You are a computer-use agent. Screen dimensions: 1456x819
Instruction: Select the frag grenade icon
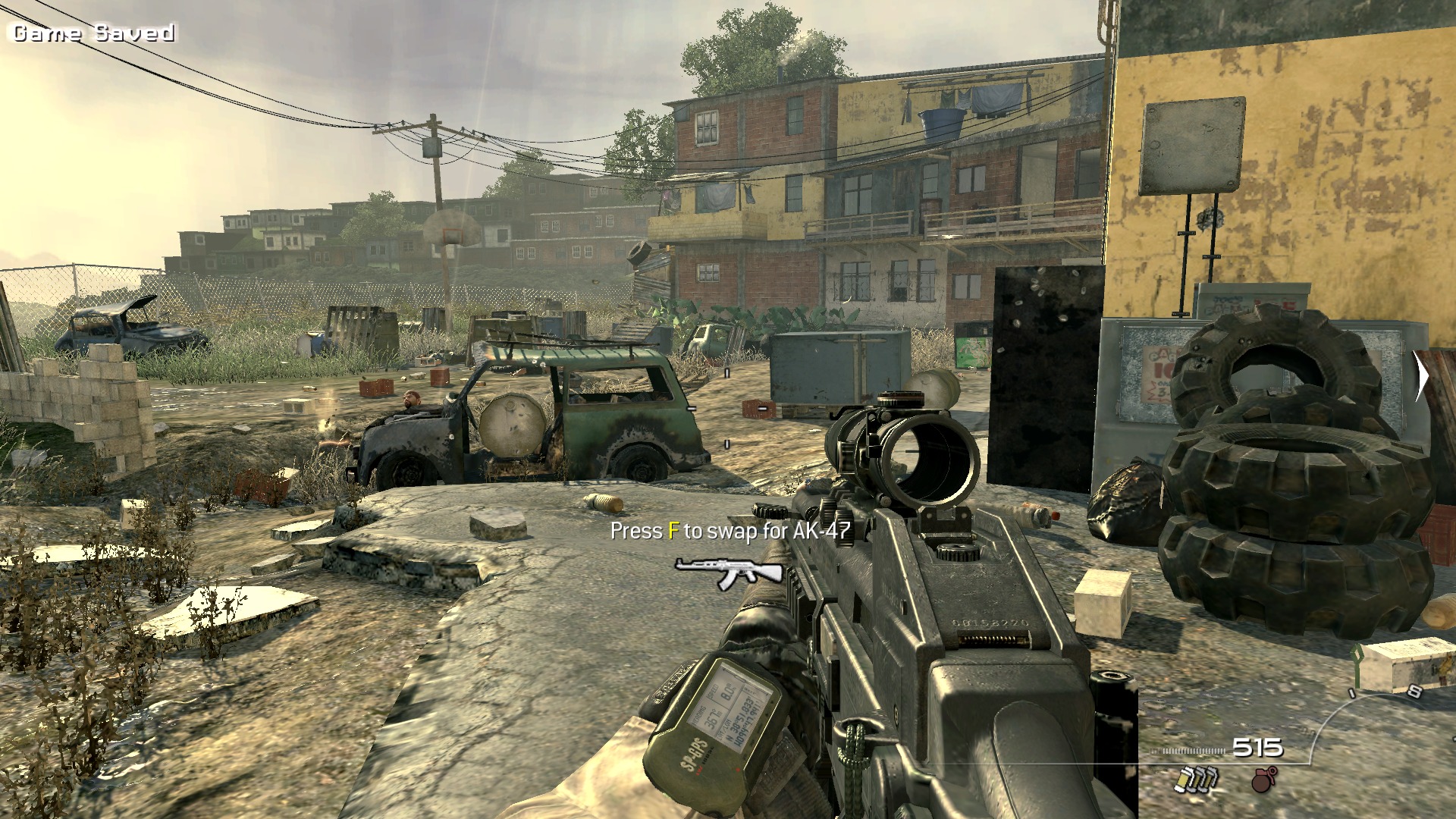(x=1264, y=779)
